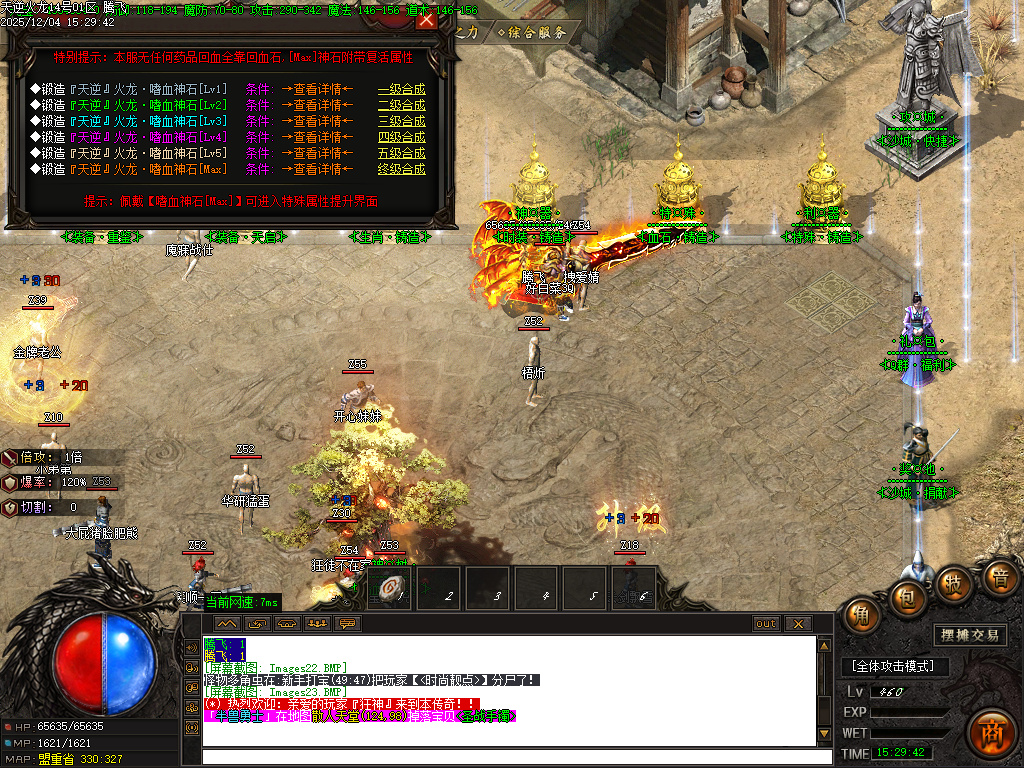Select the 三级合成 synthesis link
The height and width of the screenshot is (768, 1024).
point(401,121)
